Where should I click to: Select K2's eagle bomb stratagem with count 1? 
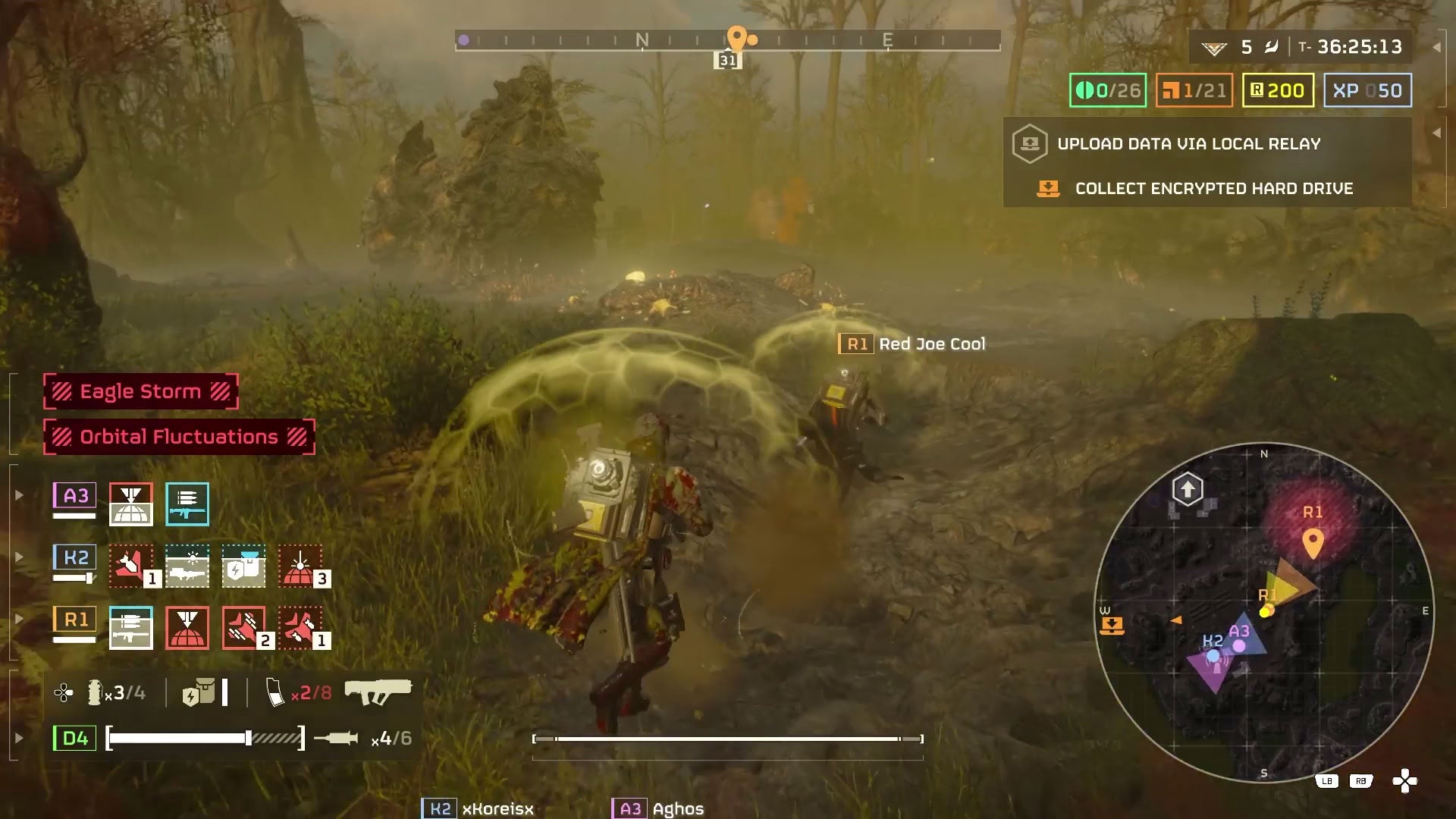[131, 566]
